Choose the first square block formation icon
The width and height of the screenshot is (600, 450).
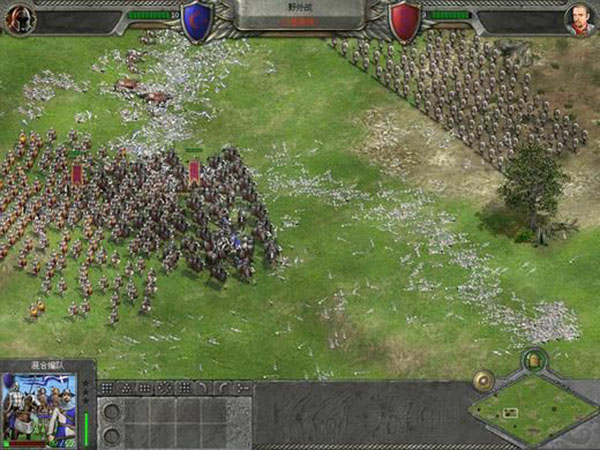coord(107,388)
